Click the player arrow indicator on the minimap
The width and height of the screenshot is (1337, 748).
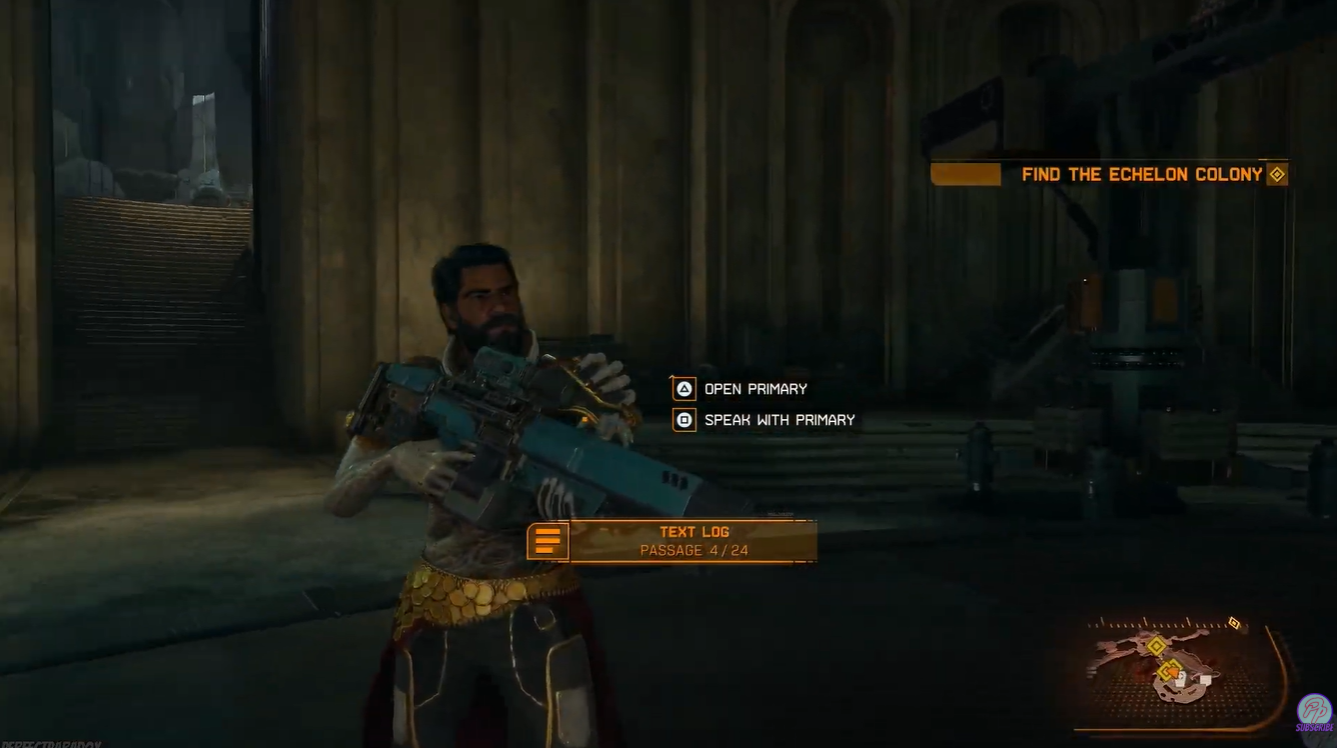point(1175,674)
